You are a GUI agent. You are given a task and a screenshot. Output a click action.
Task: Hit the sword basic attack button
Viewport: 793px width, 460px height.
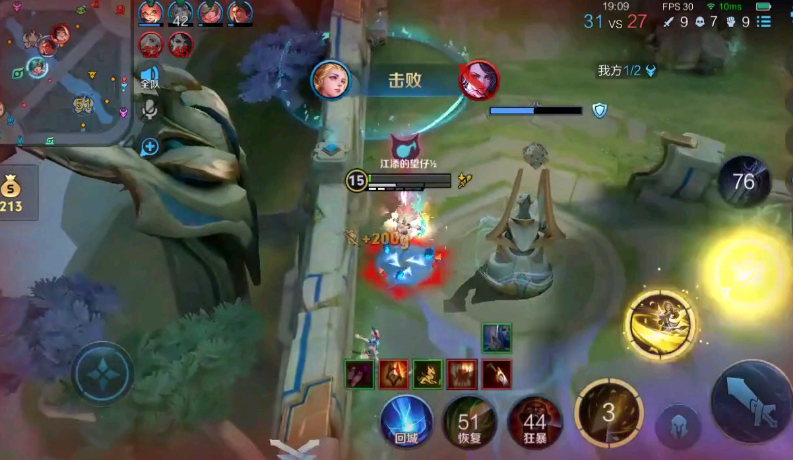750,398
